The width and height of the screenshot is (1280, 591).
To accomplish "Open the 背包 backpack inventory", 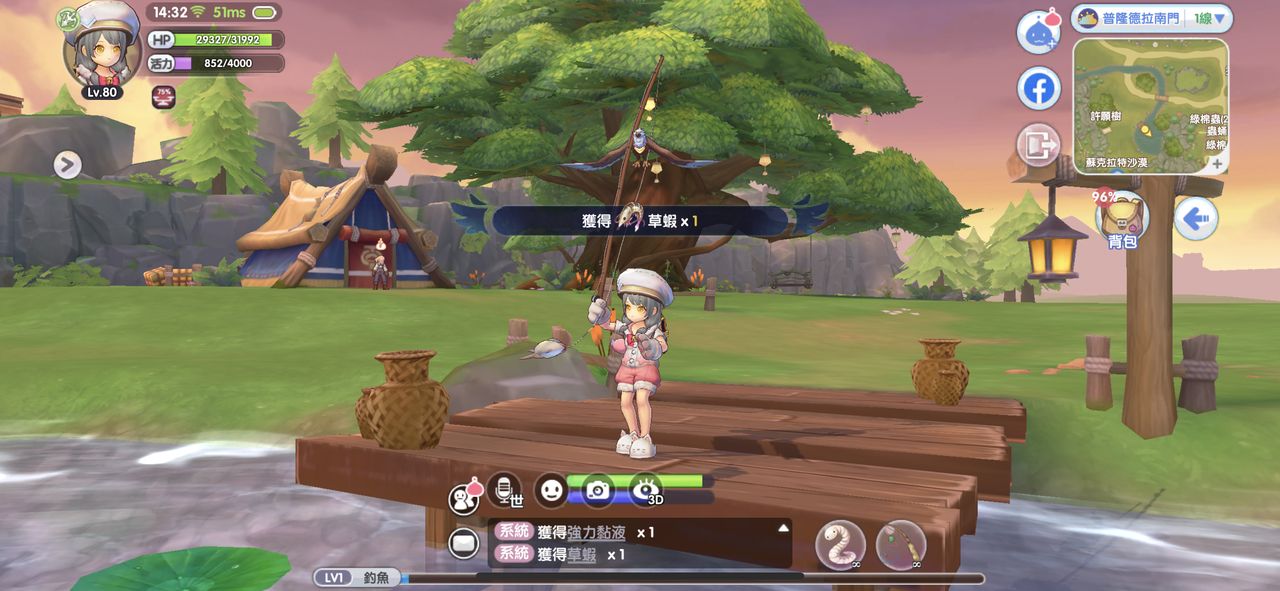I will (x=1122, y=217).
